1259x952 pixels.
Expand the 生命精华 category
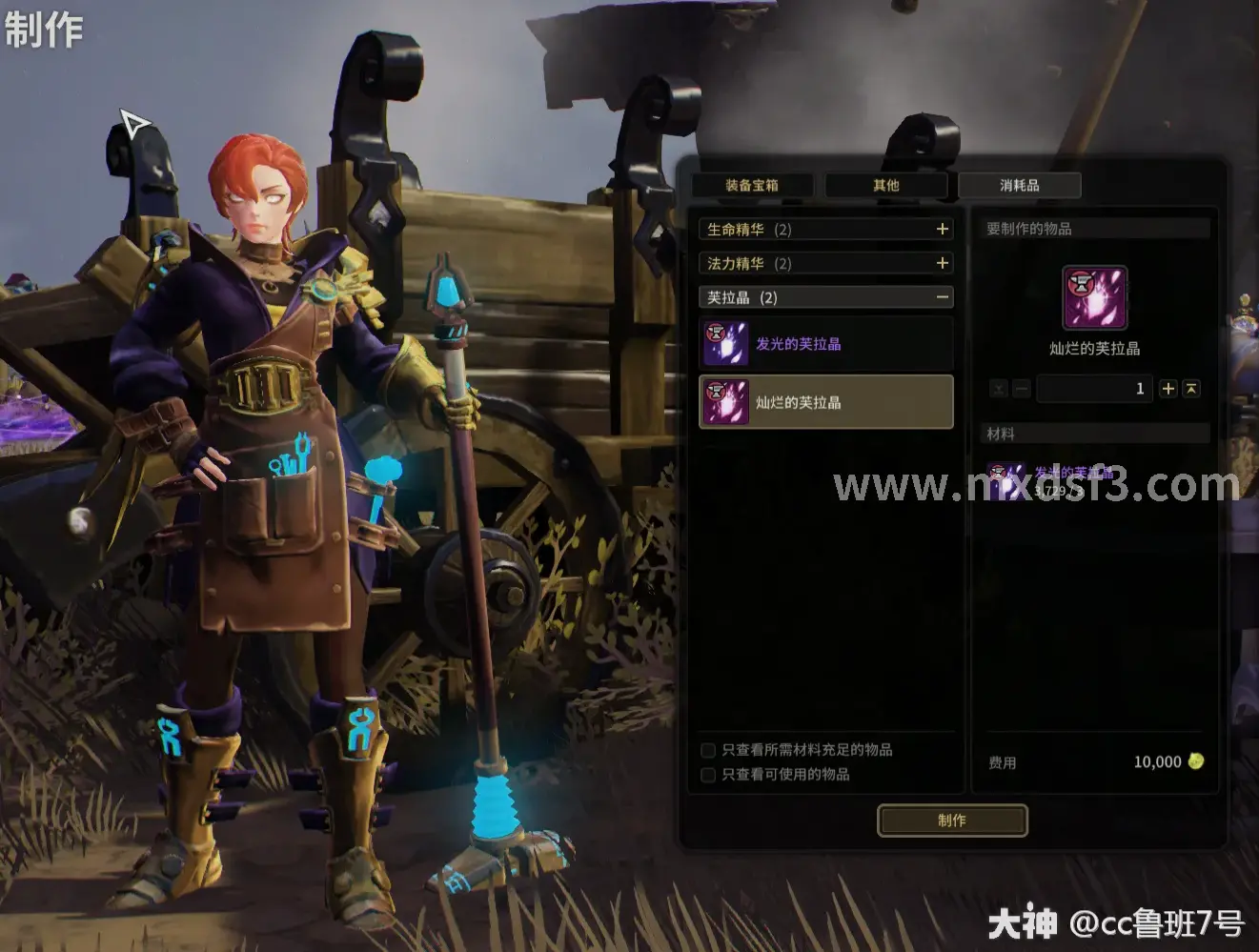[x=942, y=229]
